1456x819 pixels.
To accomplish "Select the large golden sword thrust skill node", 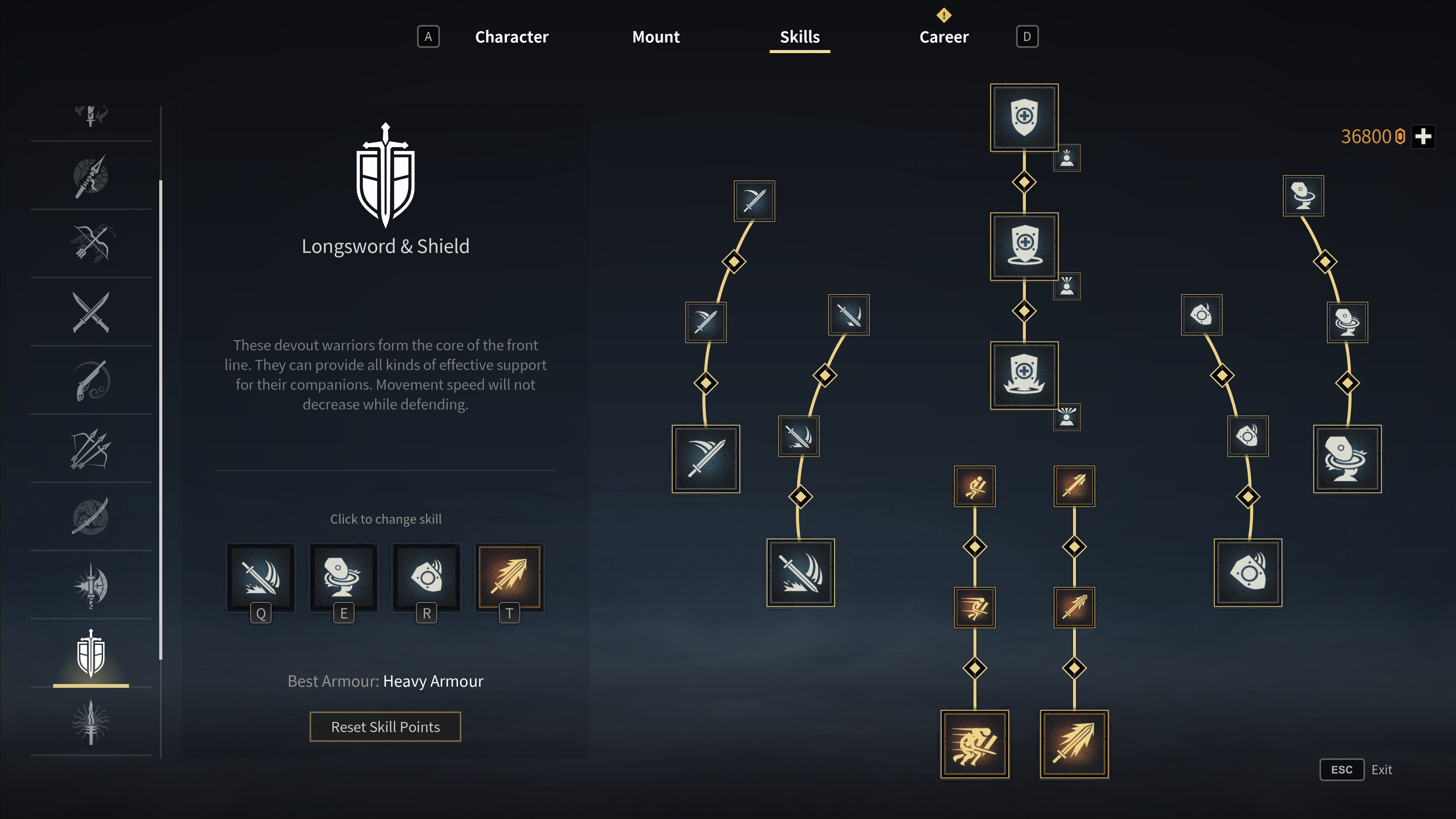I will pos(1074,744).
